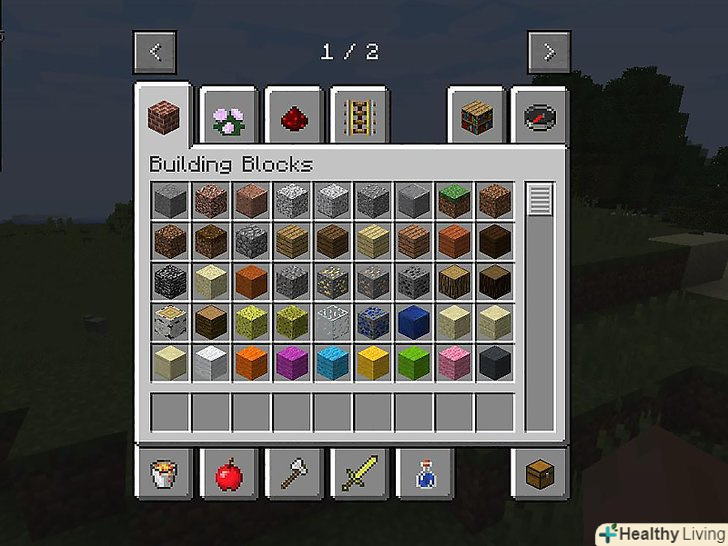Select the Building Blocks brick tab
The width and height of the screenshot is (728, 546).
coord(163,116)
